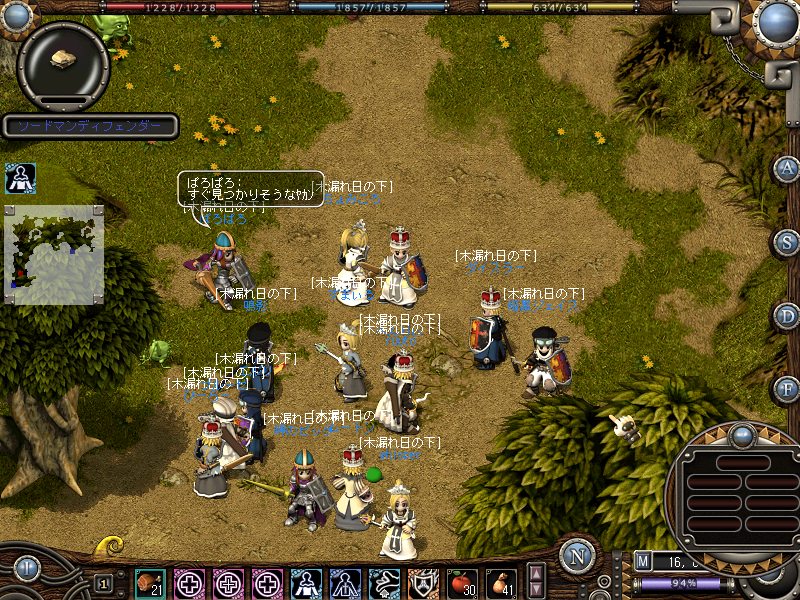Select the potion pouch slot with 41

(500, 583)
